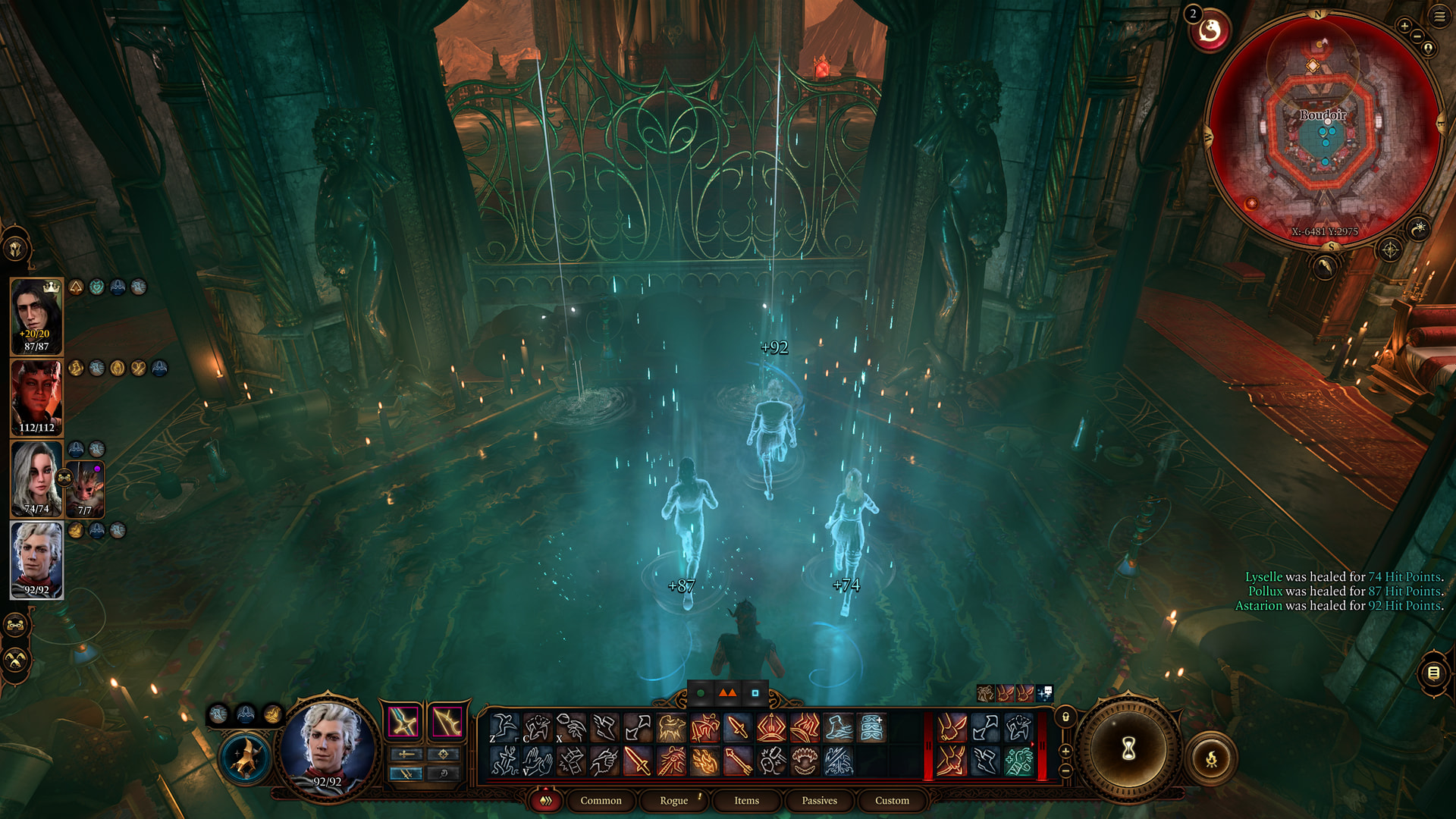Open the combat log scroll button
Viewport: 1456px width, 819px height.
pyautogui.click(x=1433, y=673)
